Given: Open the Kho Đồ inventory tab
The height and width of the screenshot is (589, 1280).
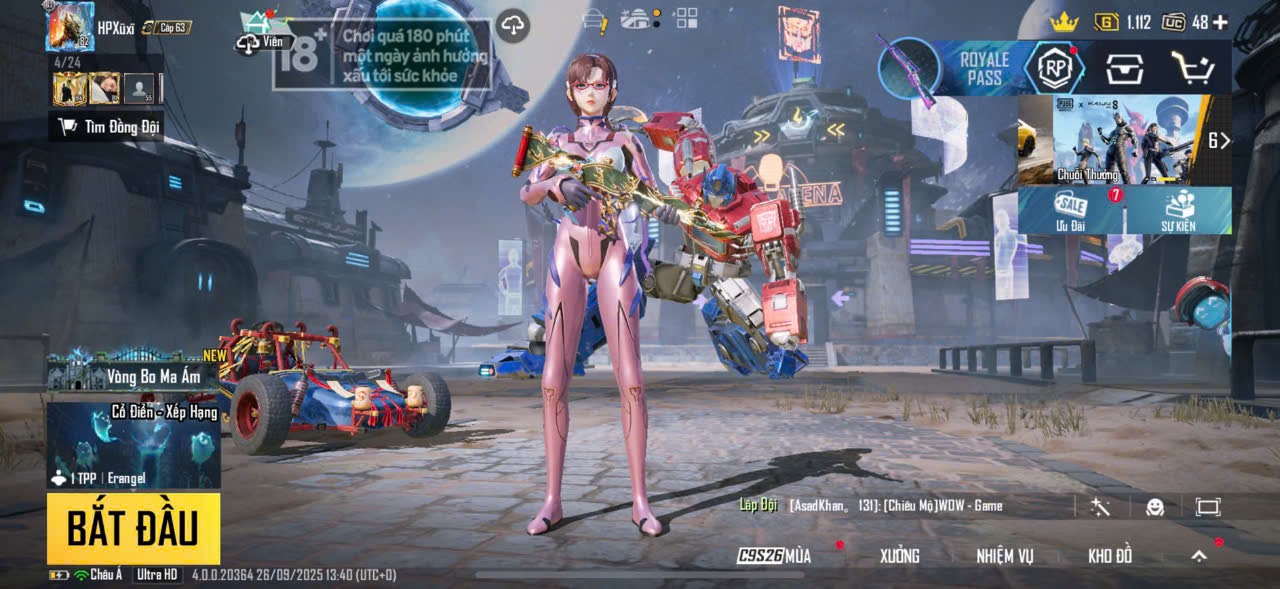Looking at the screenshot, I should (x=1110, y=556).
